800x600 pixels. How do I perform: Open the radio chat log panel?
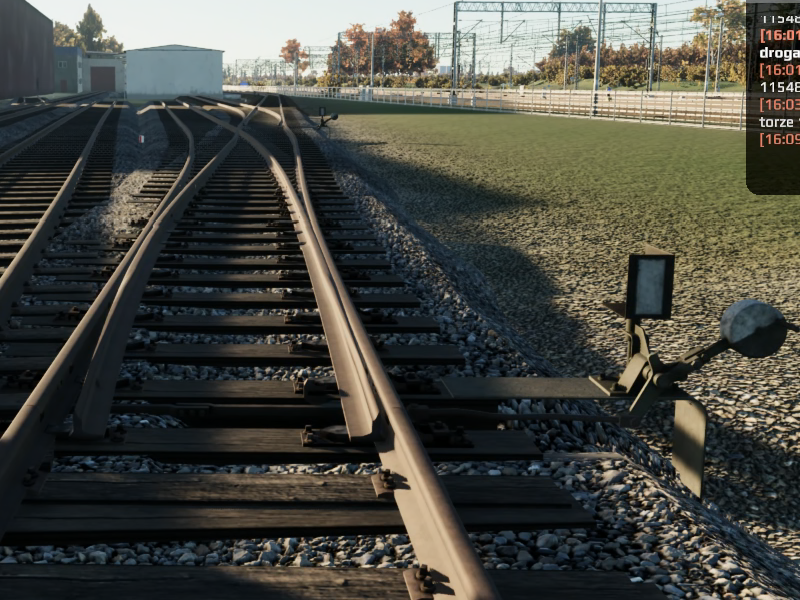(x=773, y=95)
